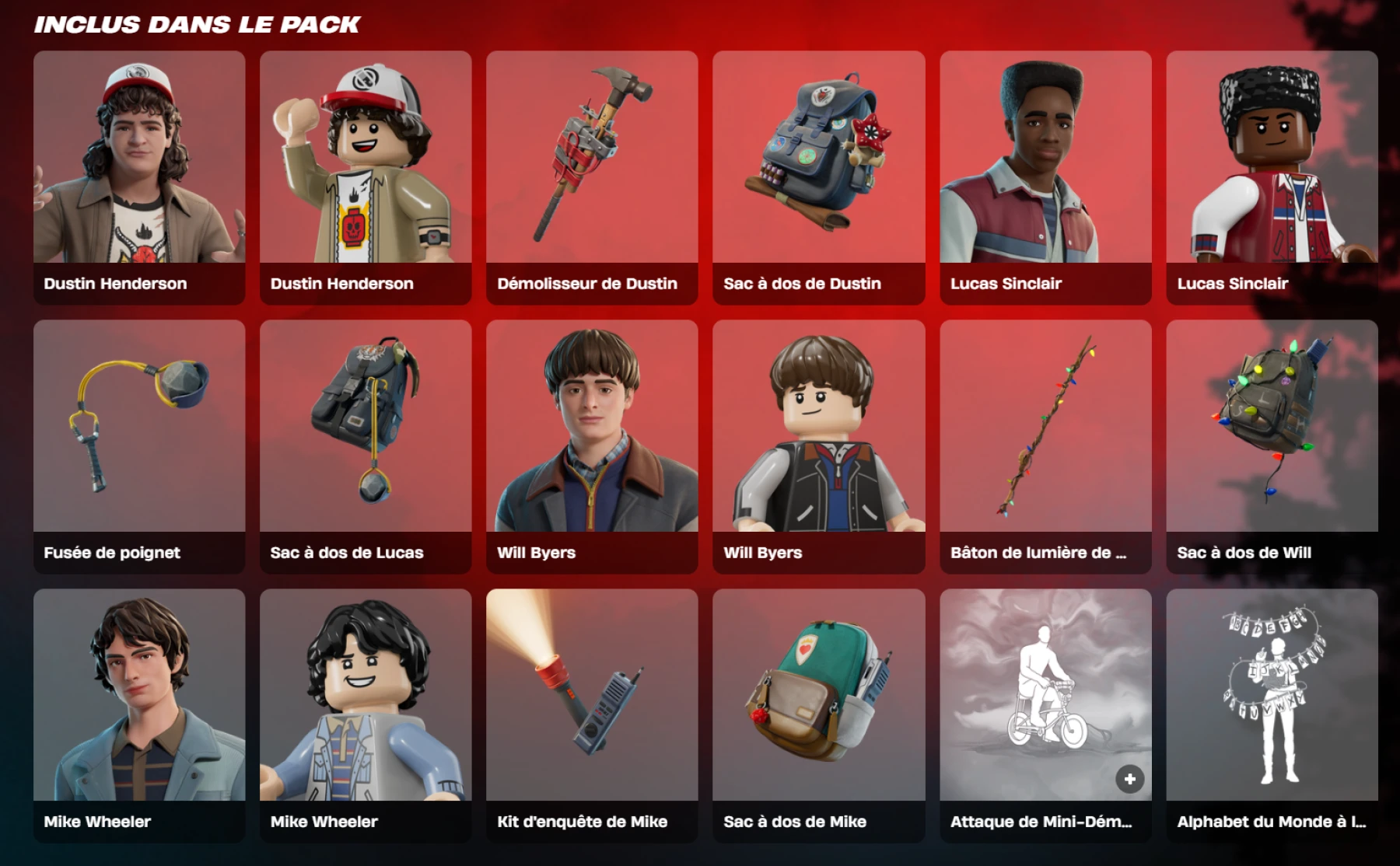Select the LEGO Dustin Henderson figure icon

[x=366, y=155]
